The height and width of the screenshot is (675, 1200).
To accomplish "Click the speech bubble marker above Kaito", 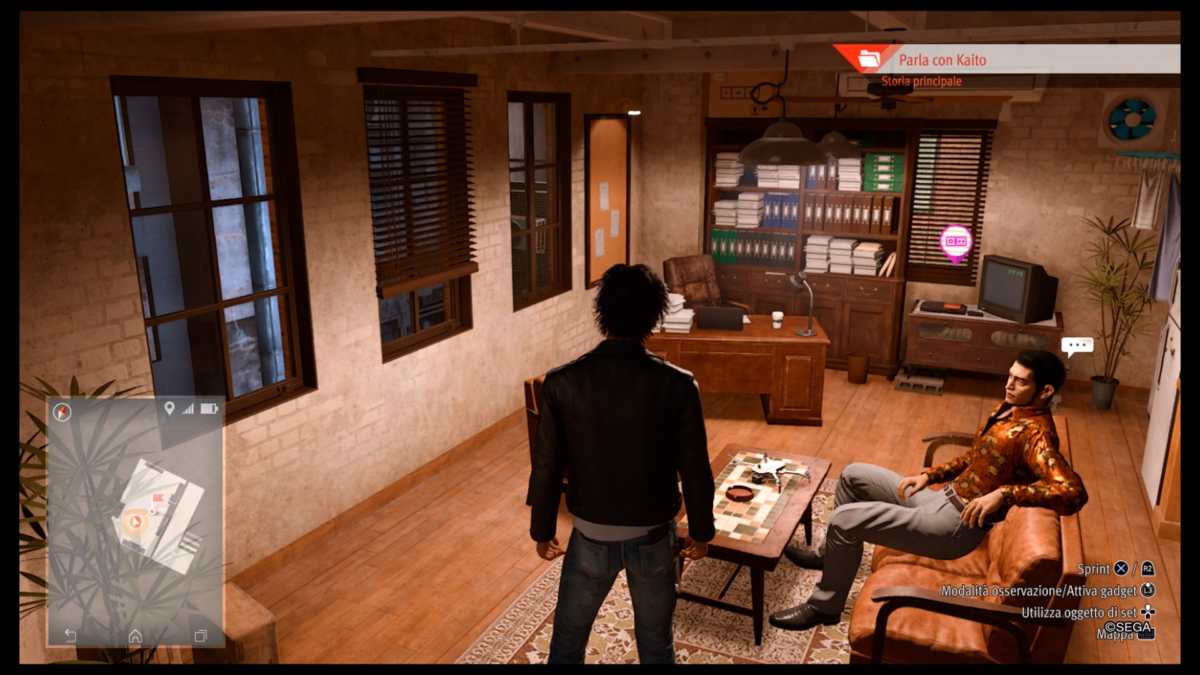I will click(1076, 347).
